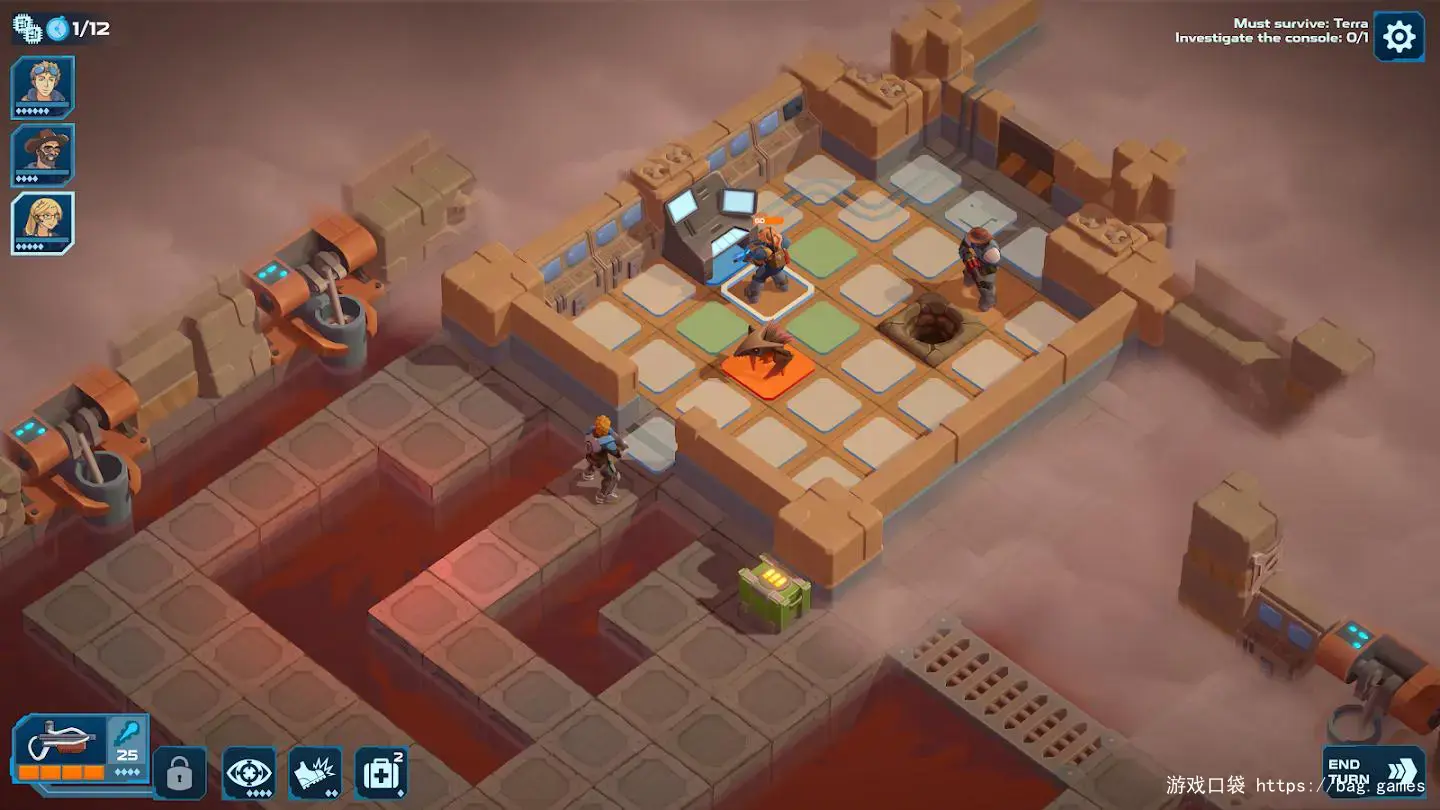Choose the blonde glasses-wearing character portrait

point(42,222)
